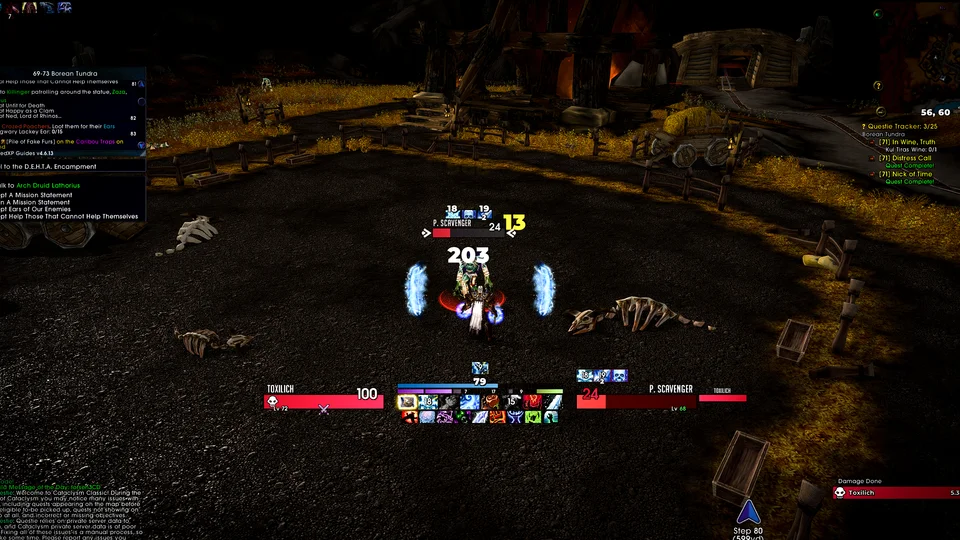Viewport: 960px width, 540px height.
Task: Click the Step 80 navigation arrow
Action: click(x=744, y=513)
